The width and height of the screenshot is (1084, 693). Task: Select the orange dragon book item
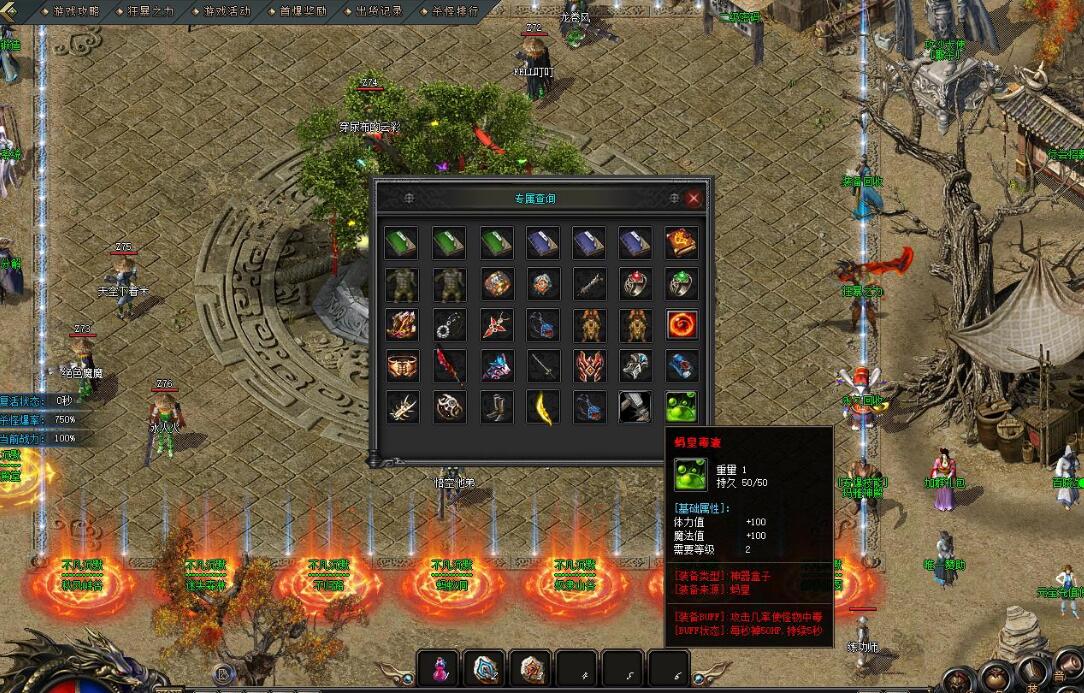(x=682, y=243)
